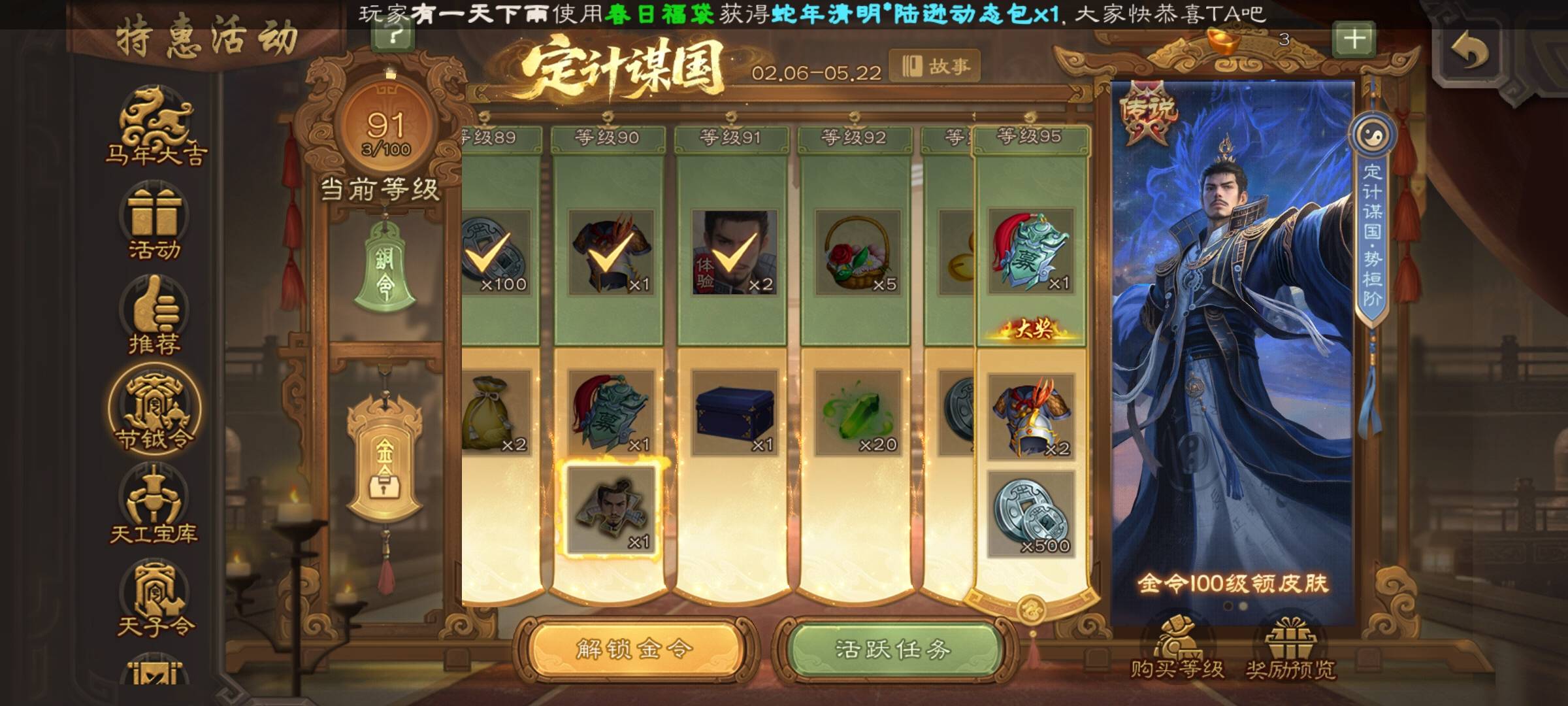
Task: Select the flower basket x5 reward
Action: click(x=858, y=253)
